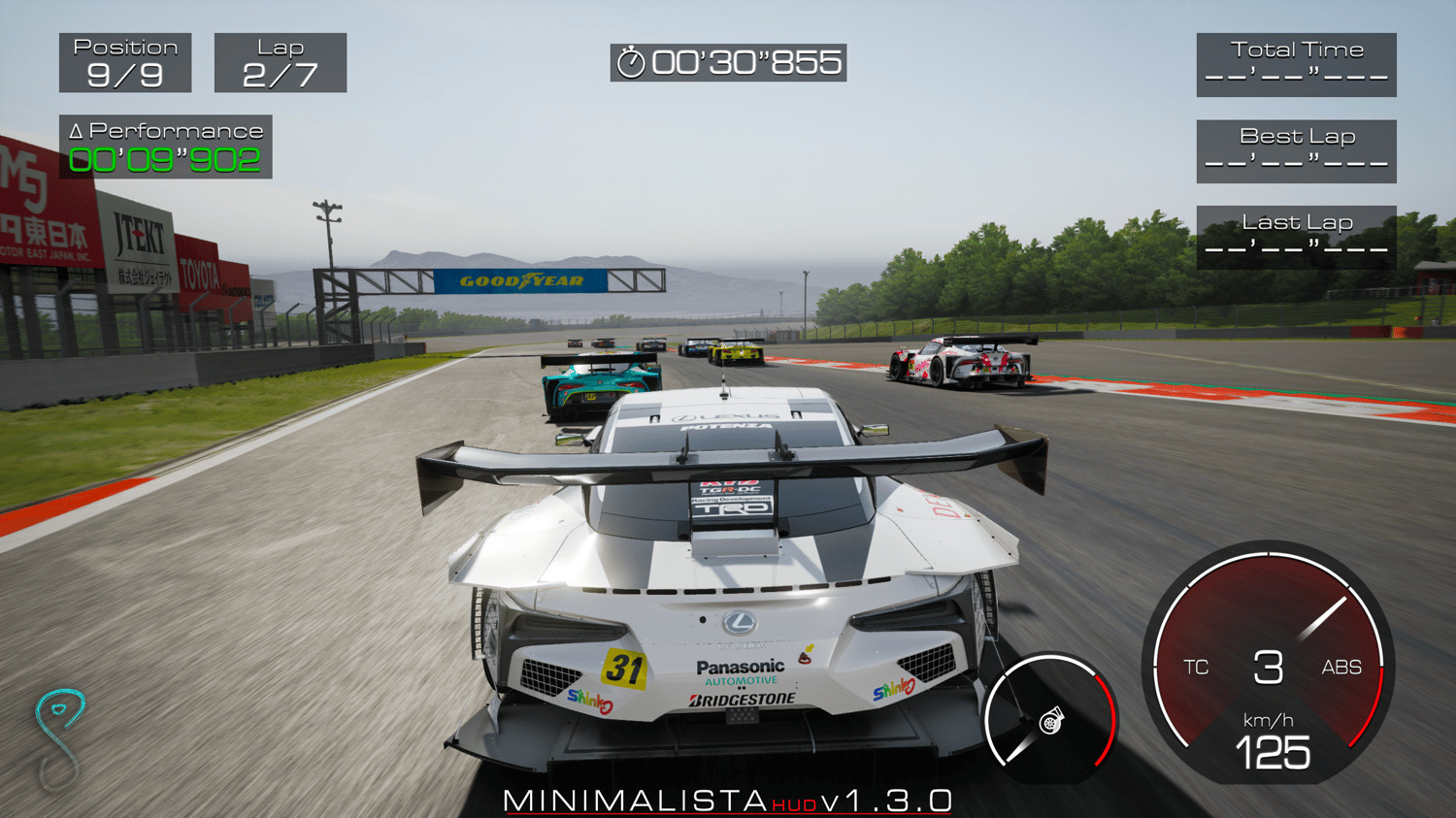Select the ABS indicator on speedometer

[x=1341, y=668]
